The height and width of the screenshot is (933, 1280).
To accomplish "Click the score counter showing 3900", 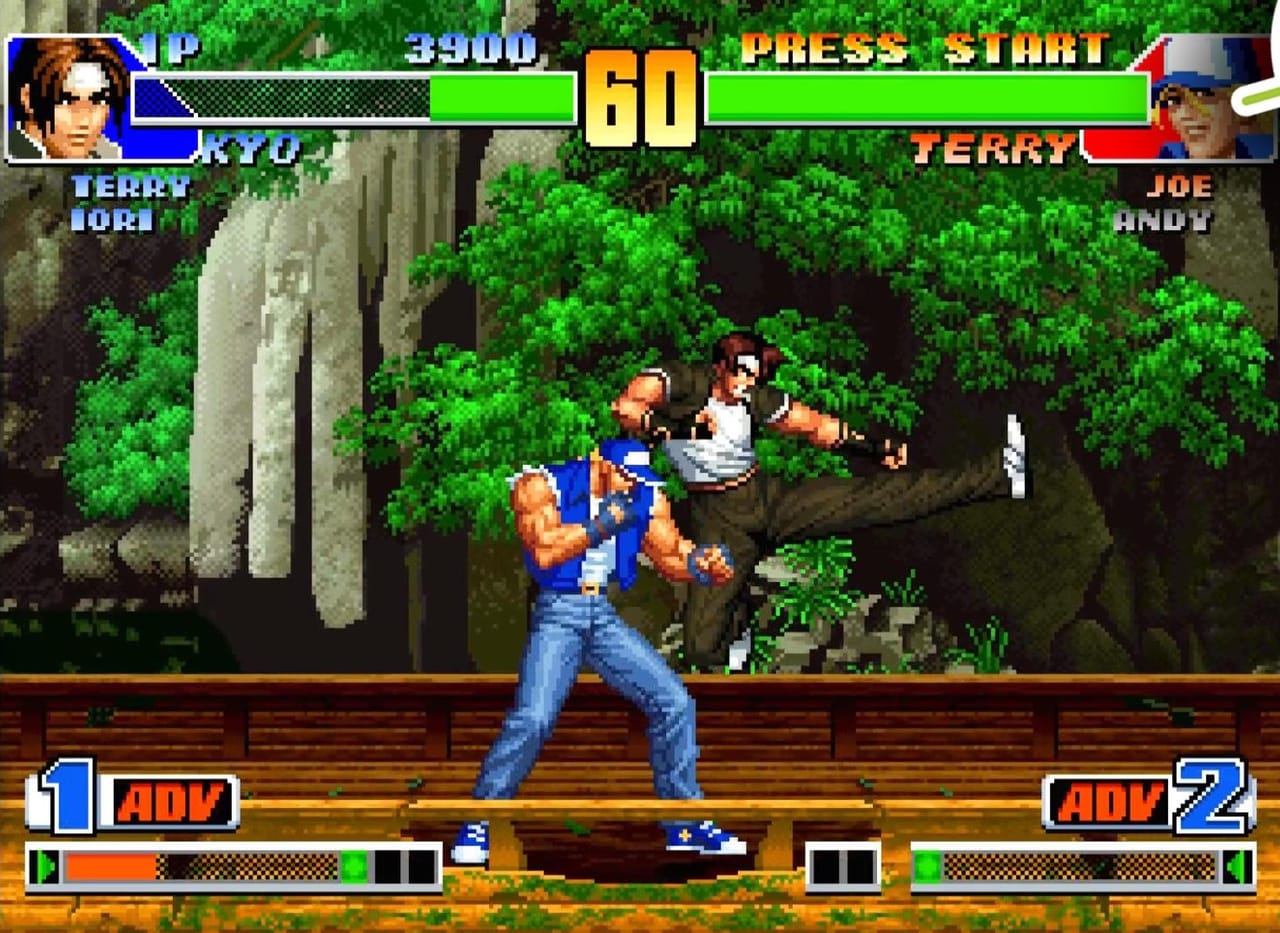I will coord(470,45).
